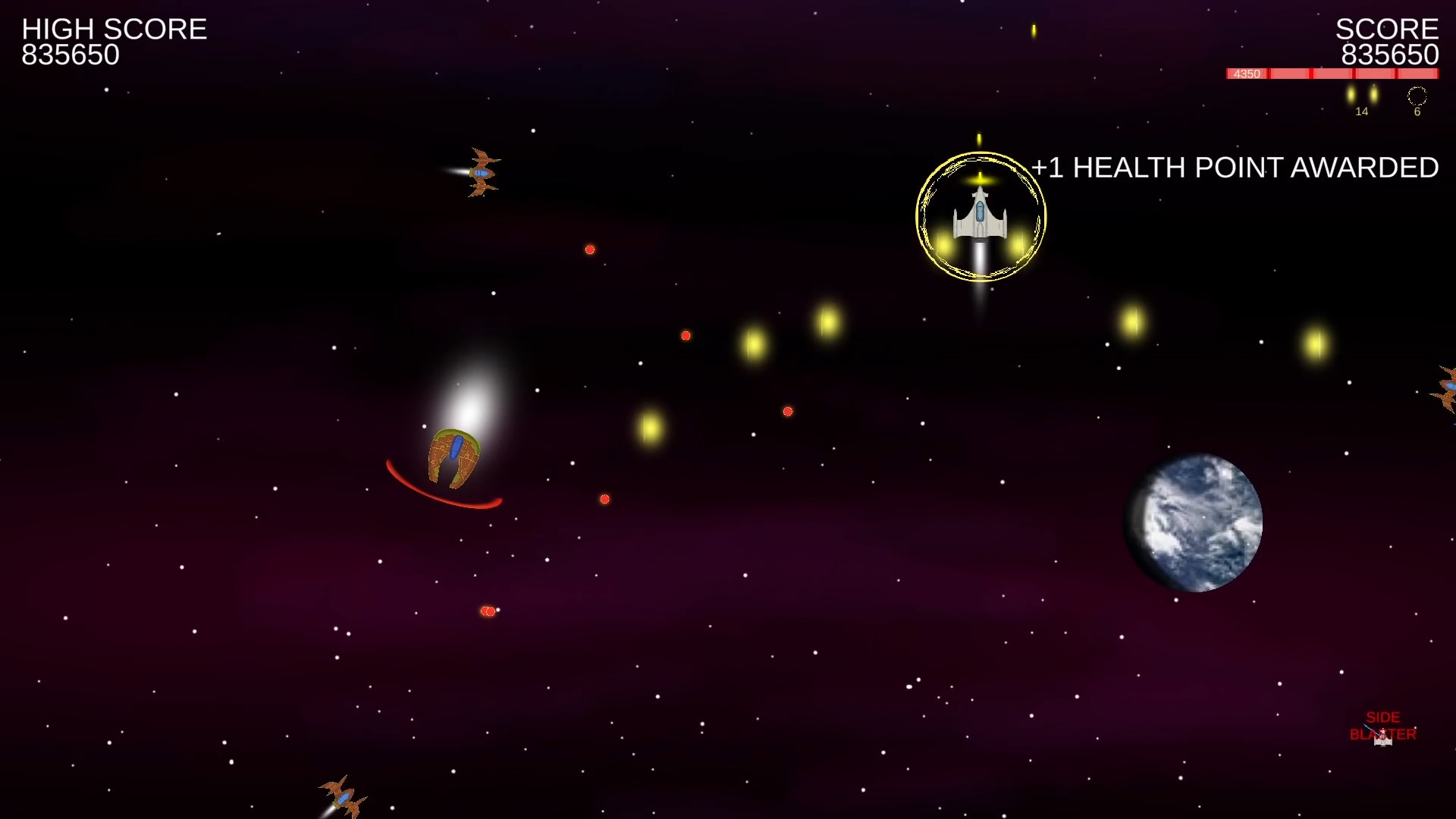Click the shield count reading 6
Viewport: 1456px width, 819px height.
(1417, 112)
